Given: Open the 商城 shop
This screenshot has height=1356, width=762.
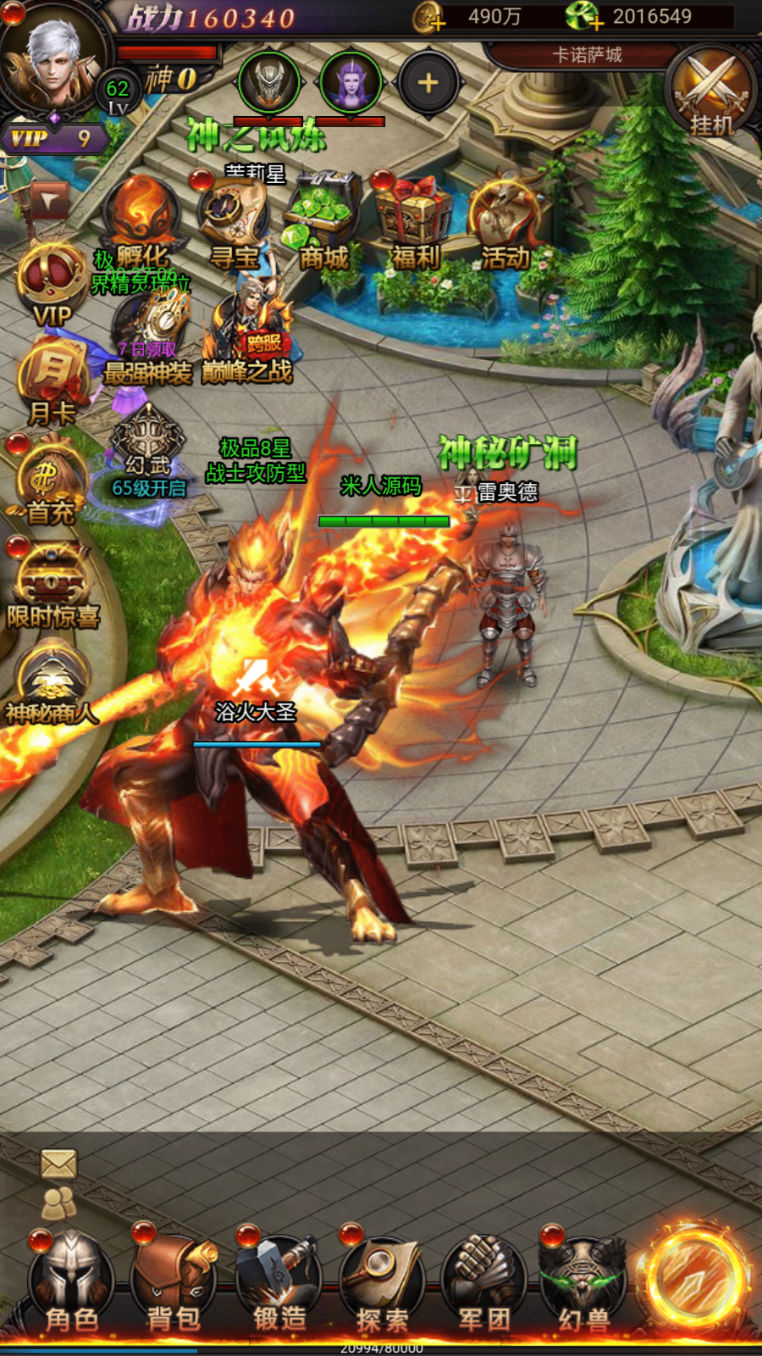Looking at the screenshot, I should (322, 220).
